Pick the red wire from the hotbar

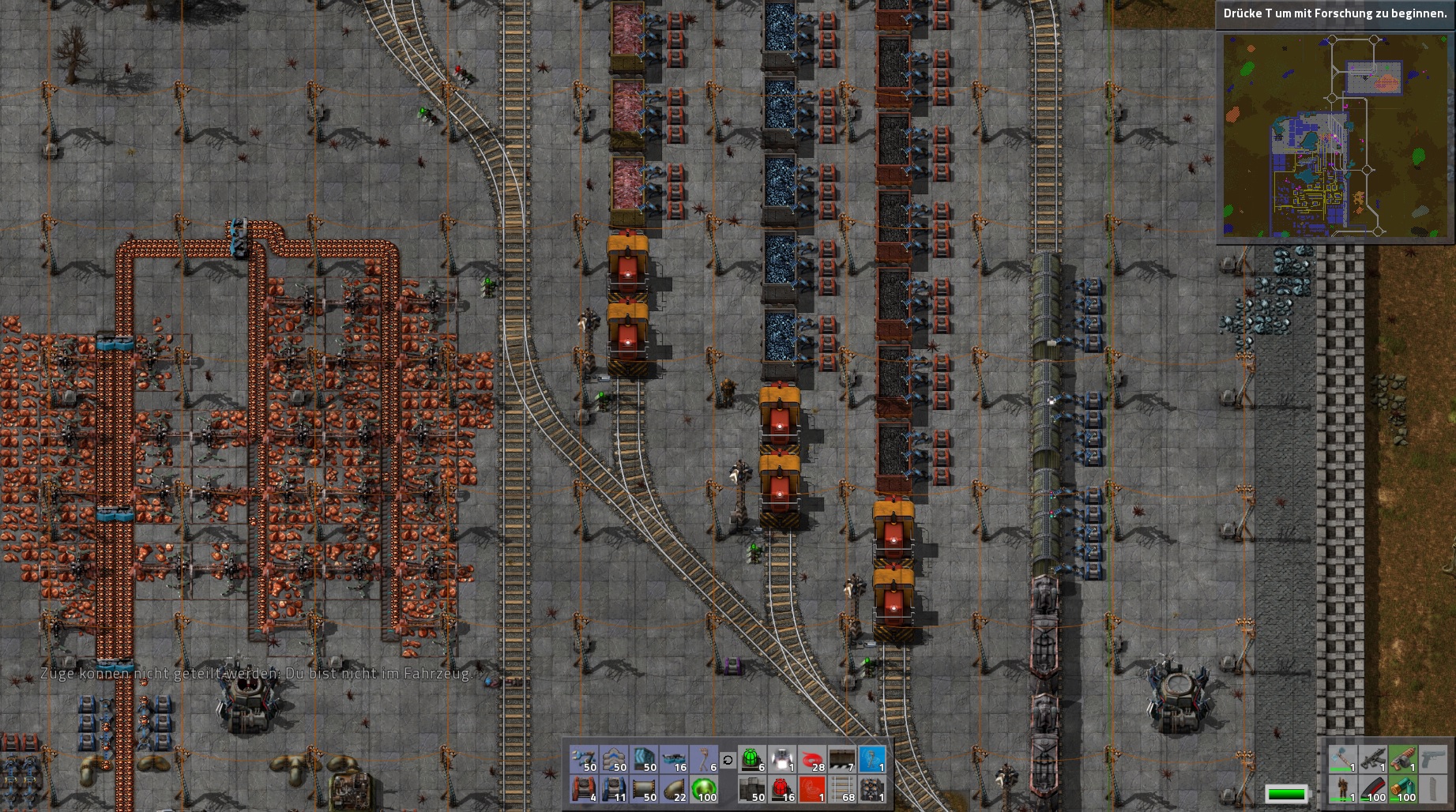[x=811, y=759]
